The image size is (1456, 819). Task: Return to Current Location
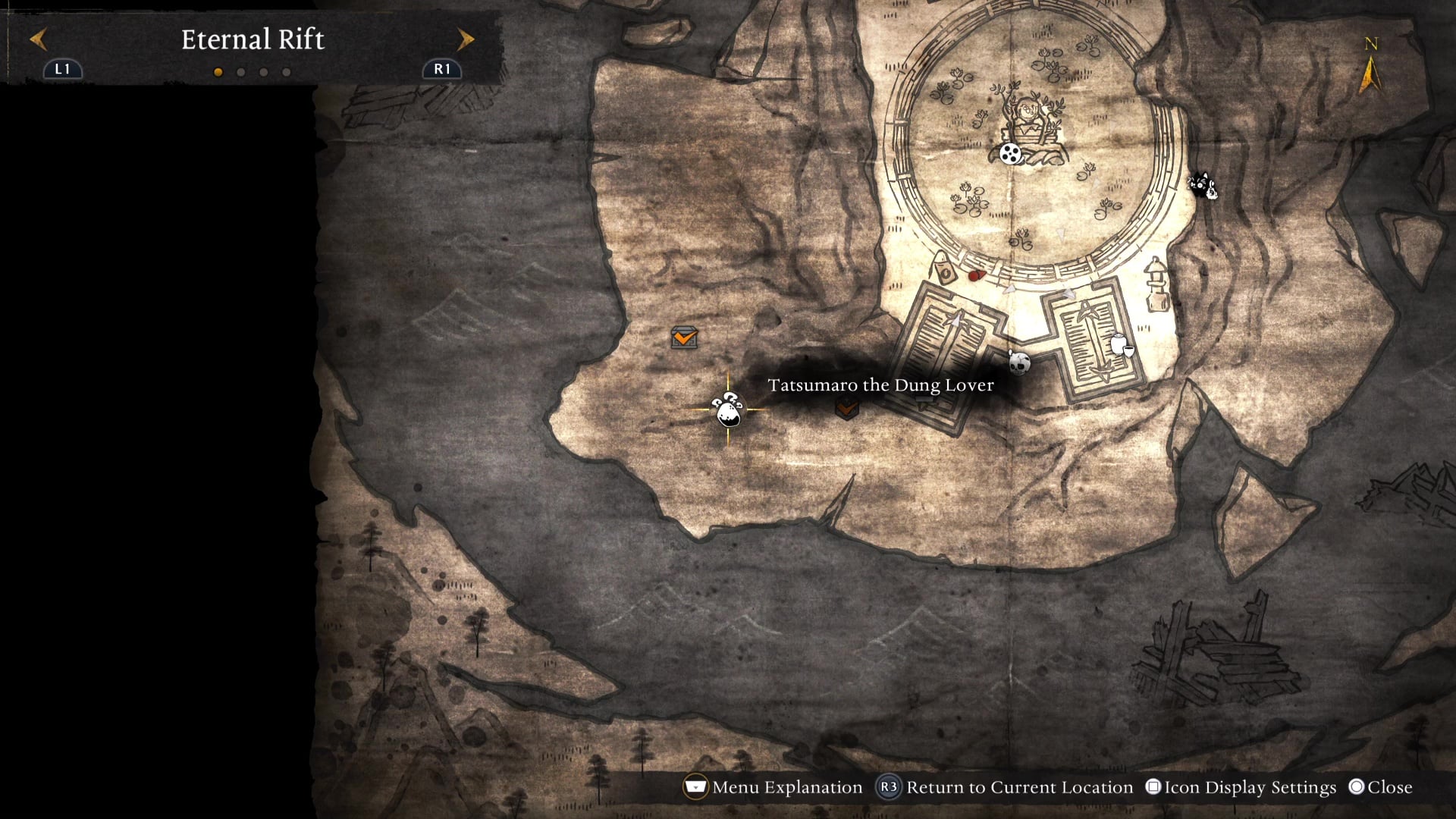(1005, 787)
